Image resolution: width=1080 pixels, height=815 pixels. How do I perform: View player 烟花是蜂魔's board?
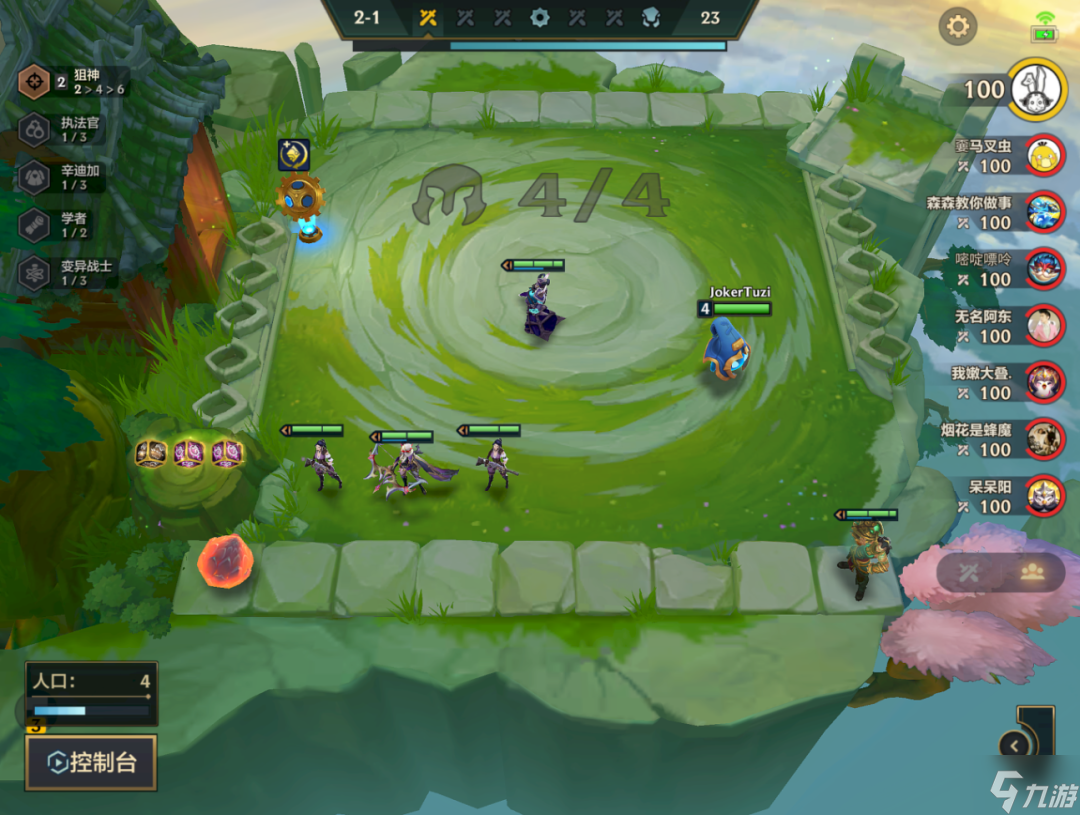(x=1044, y=438)
